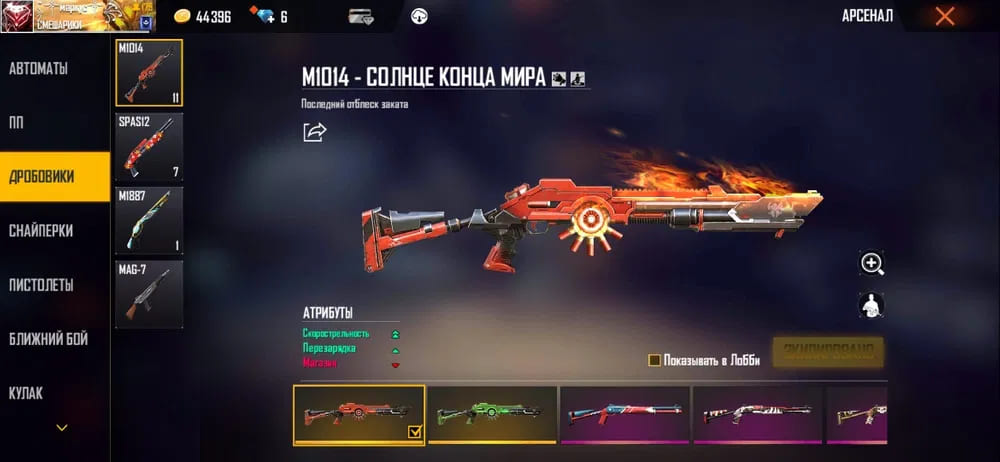Open the player profile avatar
1000x462 pixels.
(17, 16)
